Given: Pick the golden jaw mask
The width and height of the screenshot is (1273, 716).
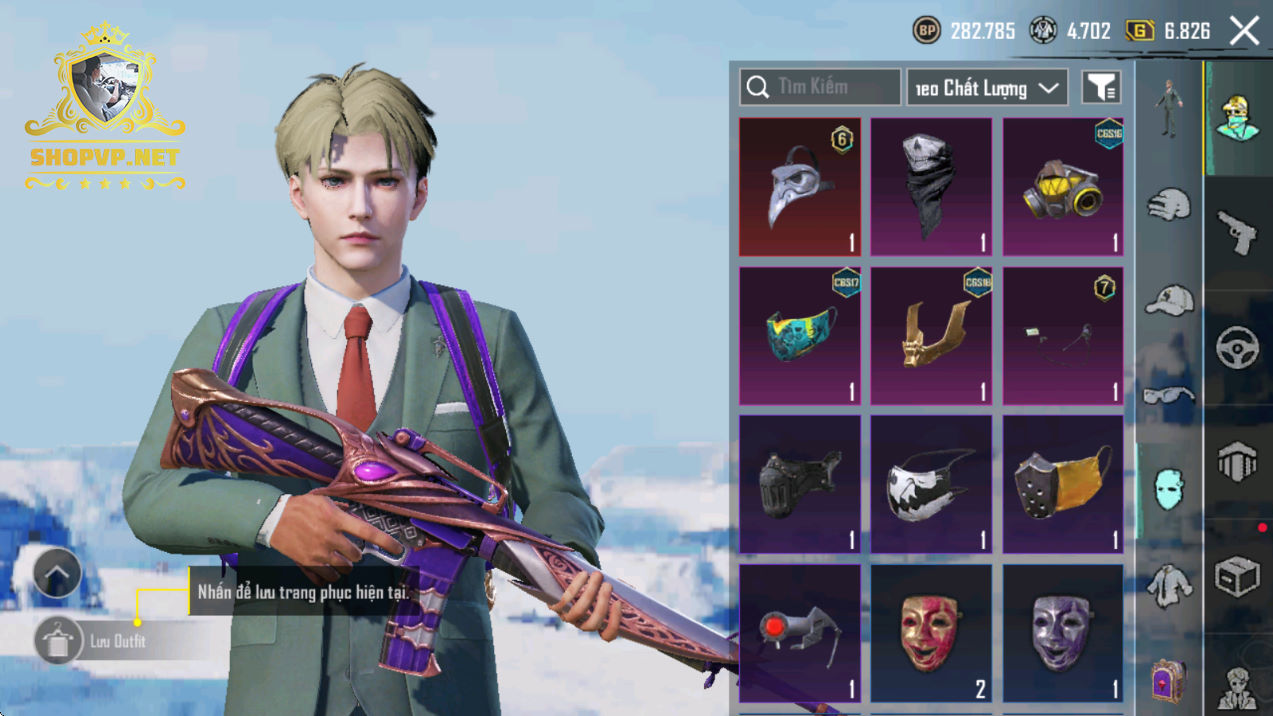Looking at the screenshot, I should (x=931, y=335).
